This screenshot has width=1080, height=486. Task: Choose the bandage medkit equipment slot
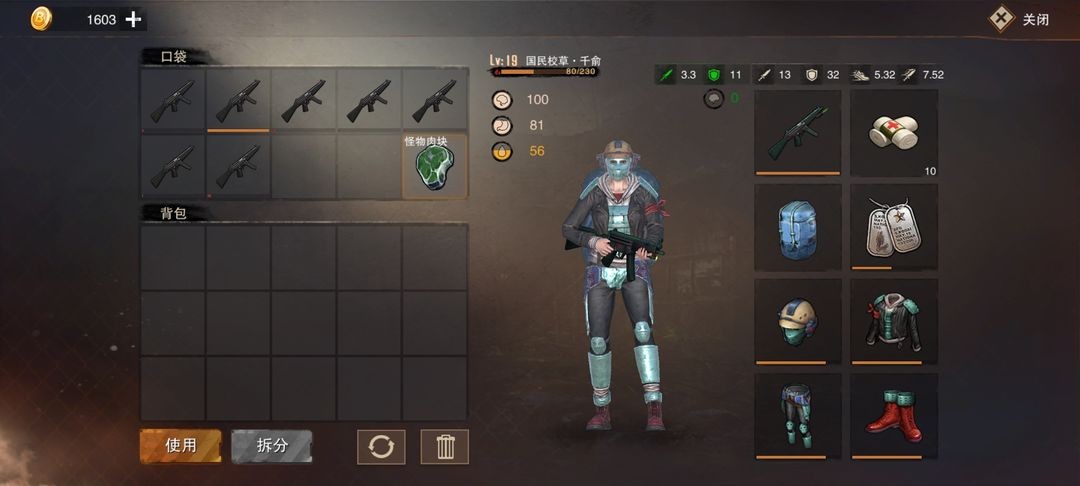coord(894,133)
